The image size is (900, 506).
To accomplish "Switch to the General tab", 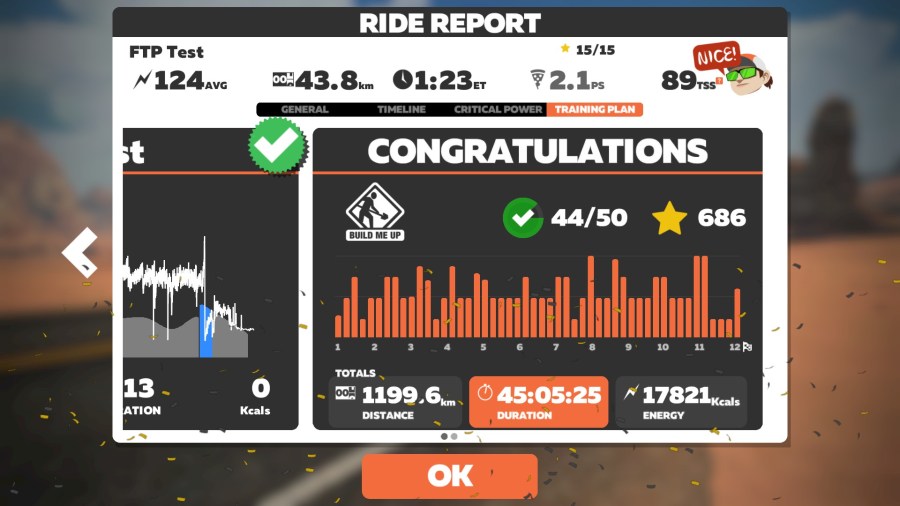I will [x=305, y=110].
